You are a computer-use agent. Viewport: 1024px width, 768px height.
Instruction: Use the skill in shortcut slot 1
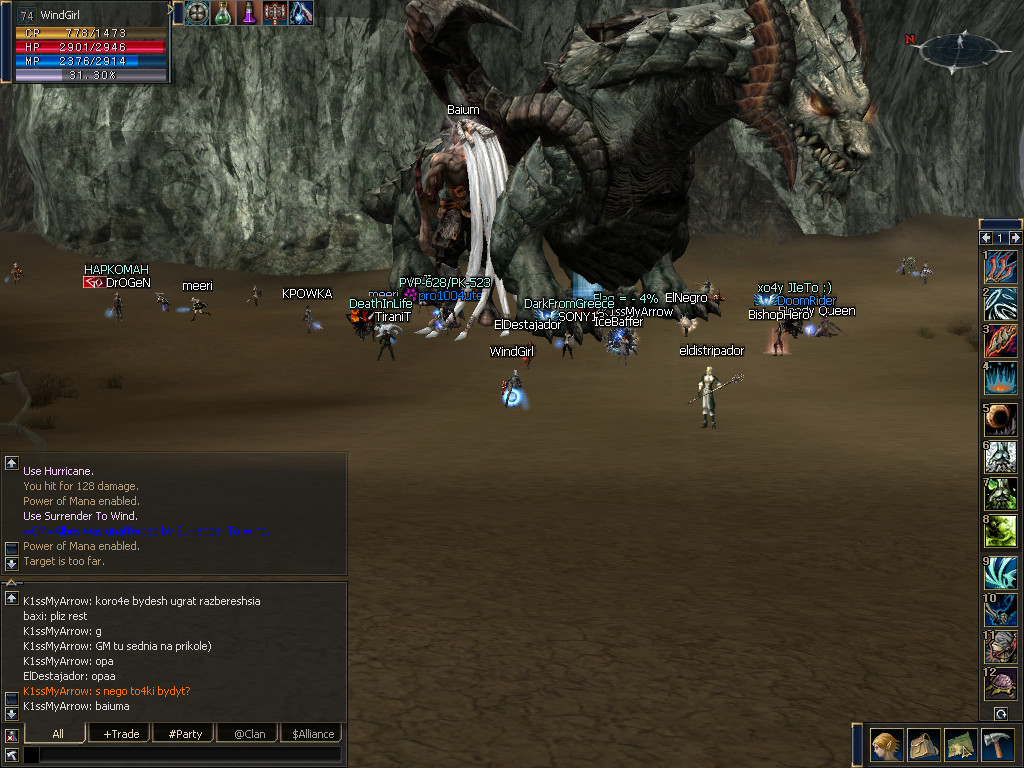[x=1000, y=266]
